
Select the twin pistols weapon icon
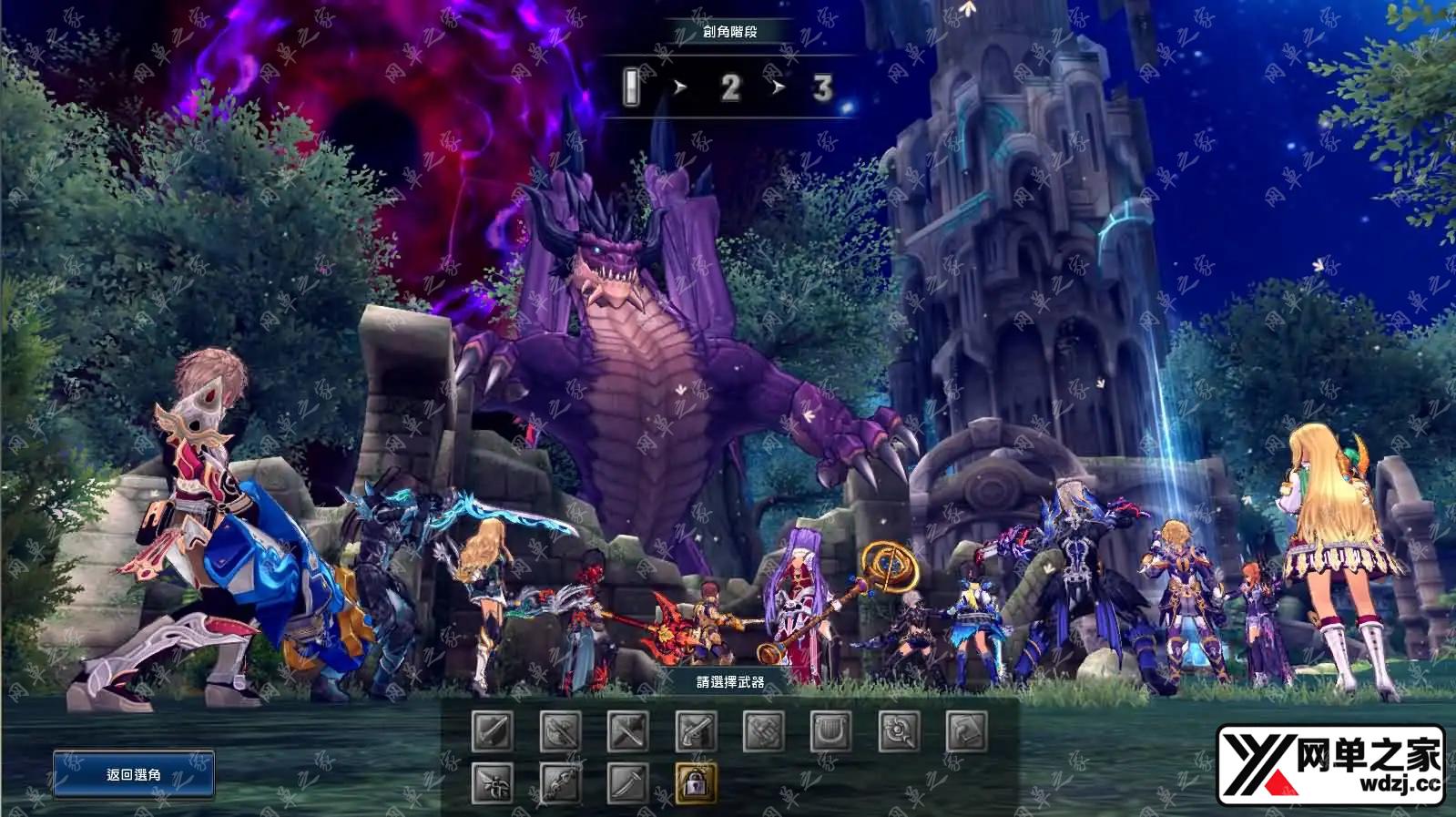click(x=696, y=731)
